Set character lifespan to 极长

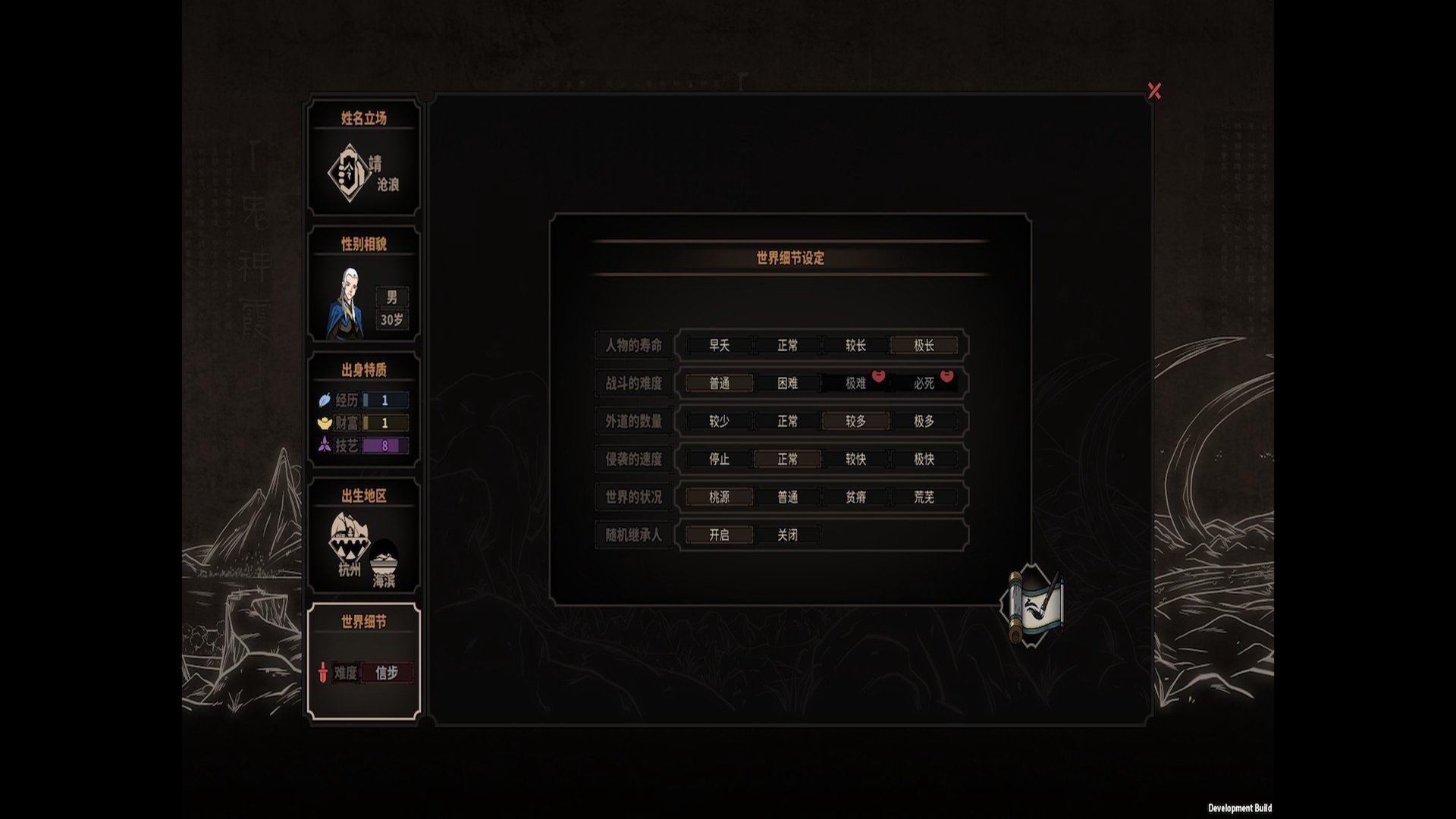924,346
